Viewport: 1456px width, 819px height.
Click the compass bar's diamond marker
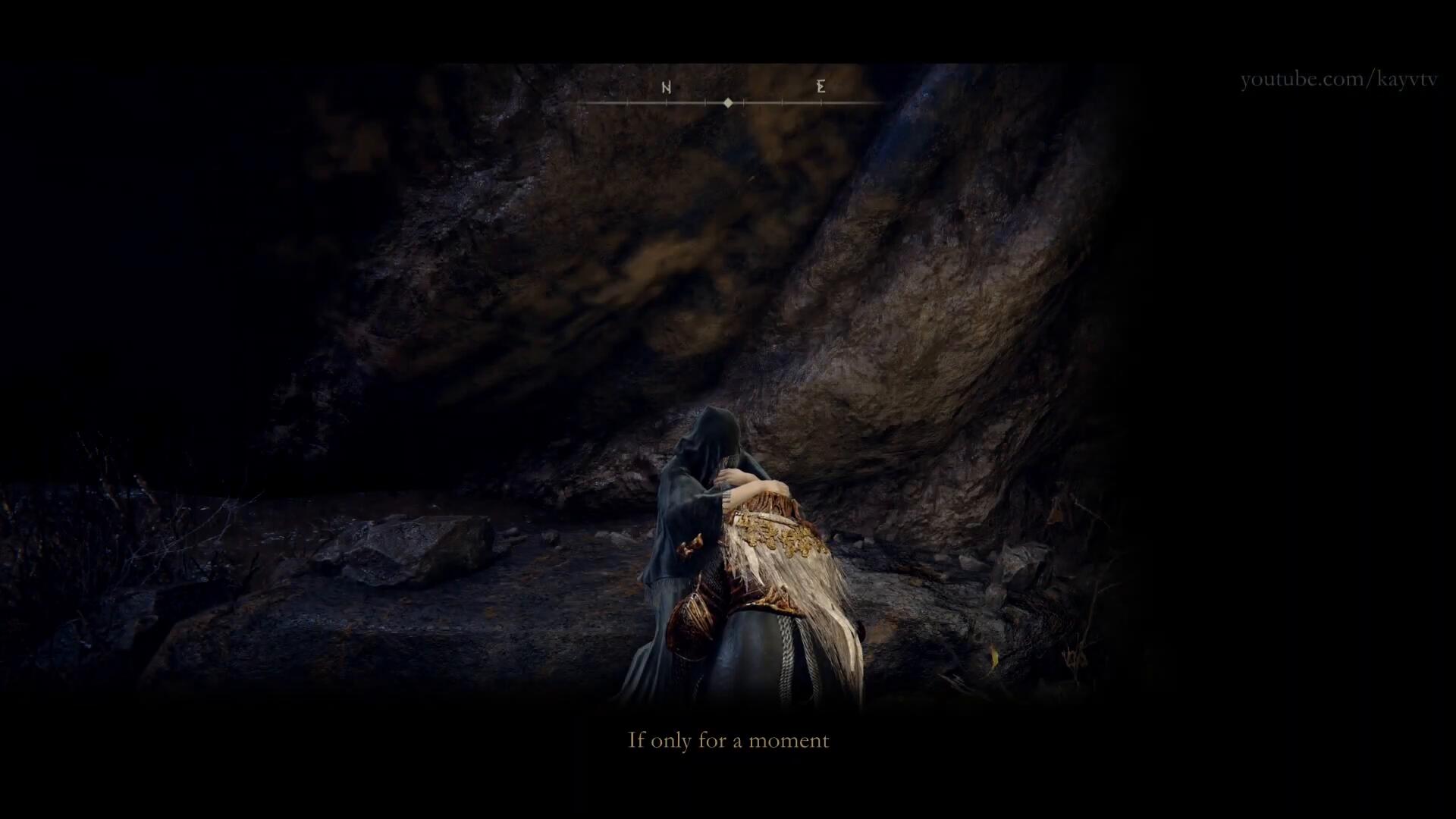728,102
